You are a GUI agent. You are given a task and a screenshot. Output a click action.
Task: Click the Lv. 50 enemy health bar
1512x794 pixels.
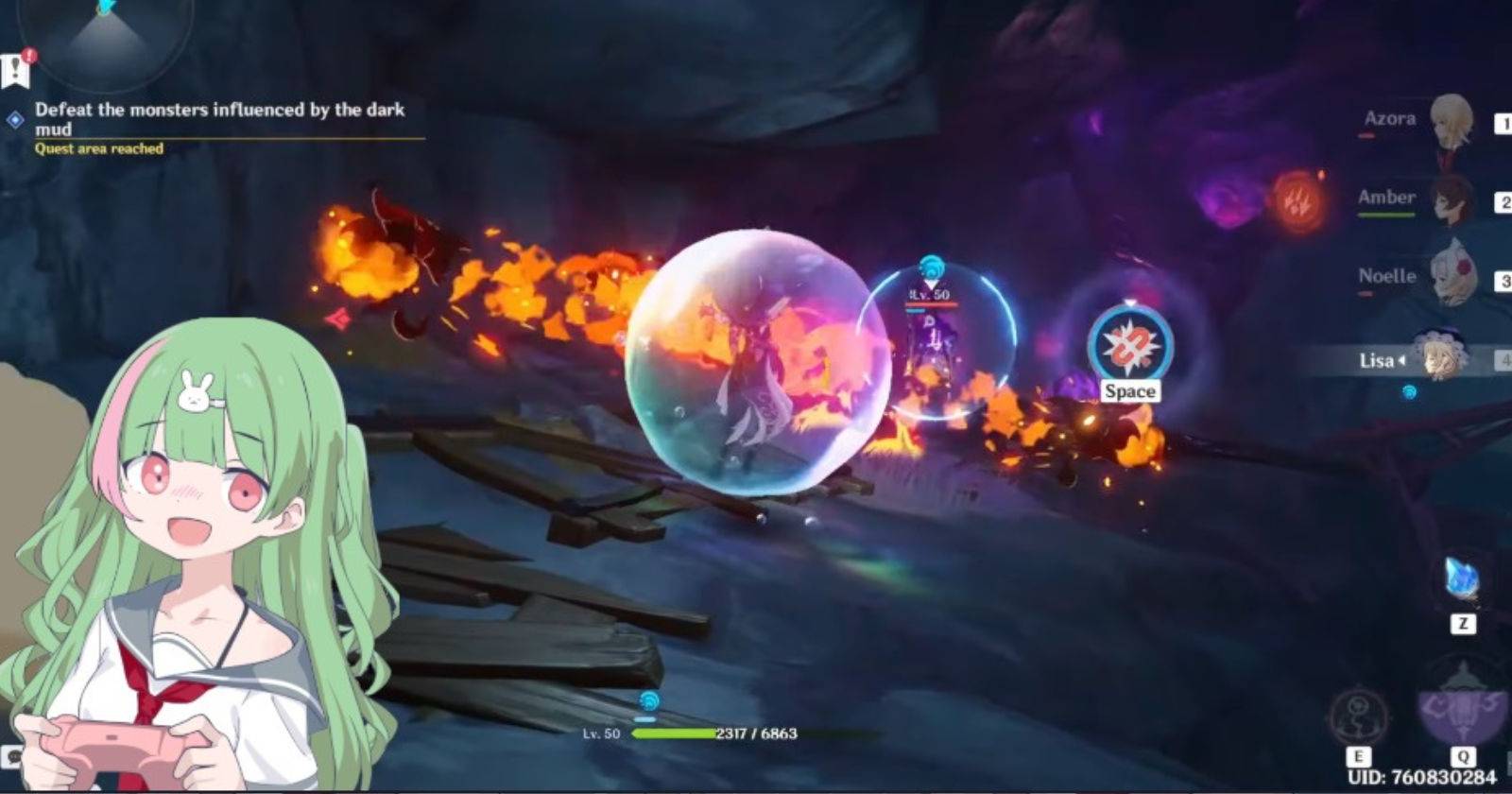tap(931, 304)
